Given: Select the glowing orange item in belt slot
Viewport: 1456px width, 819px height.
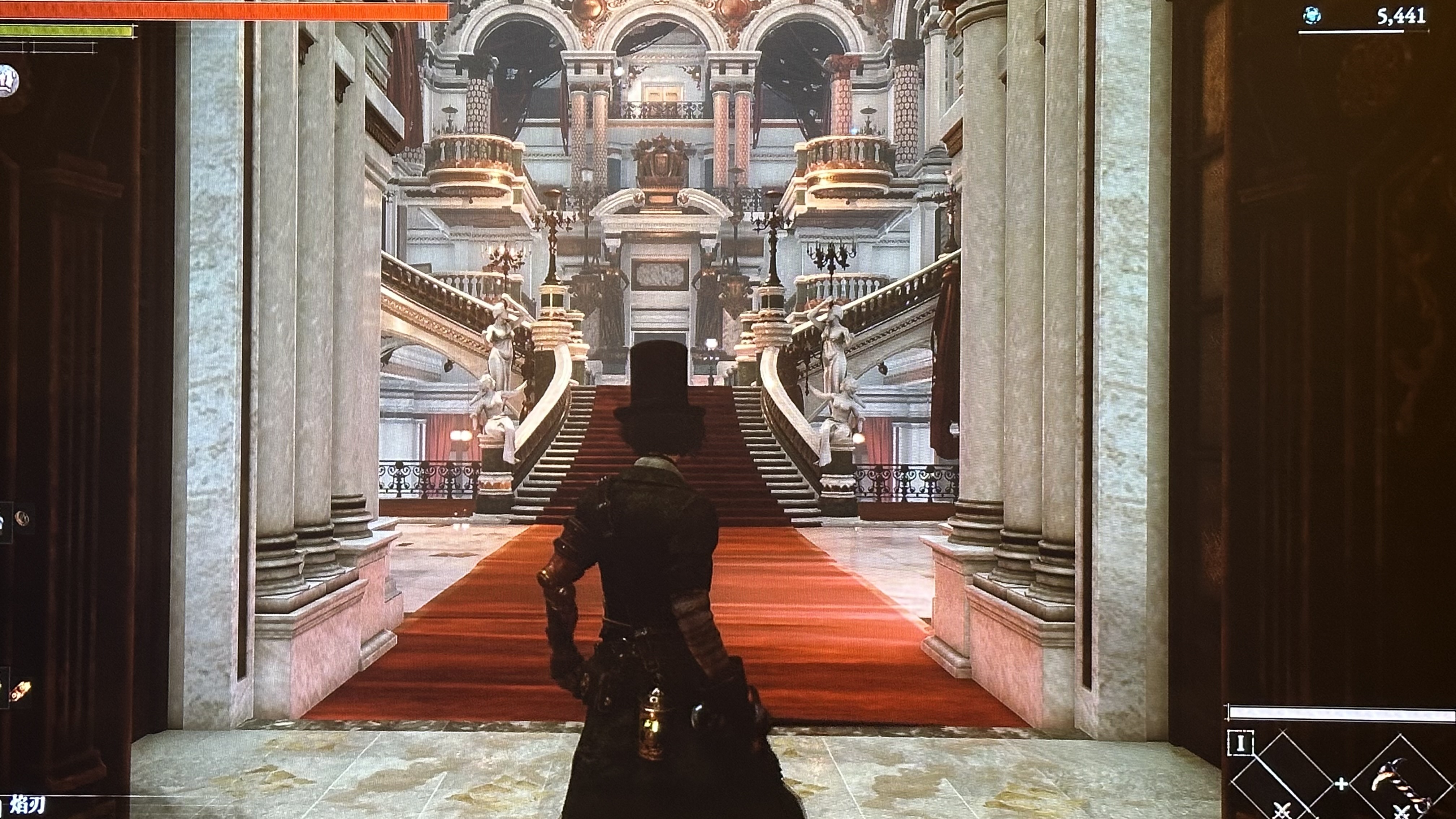Looking at the screenshot, I should point(20,691).
